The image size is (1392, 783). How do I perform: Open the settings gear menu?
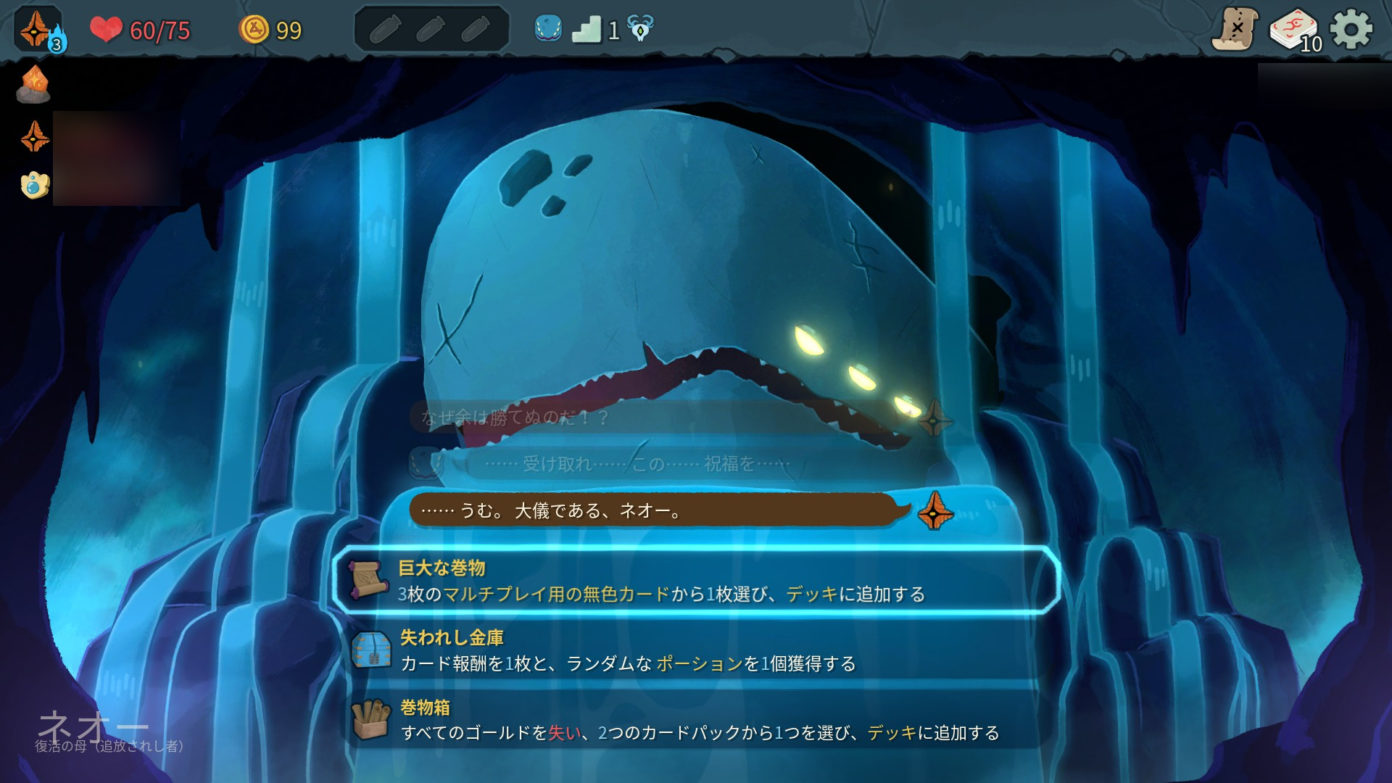point(1351,30)
